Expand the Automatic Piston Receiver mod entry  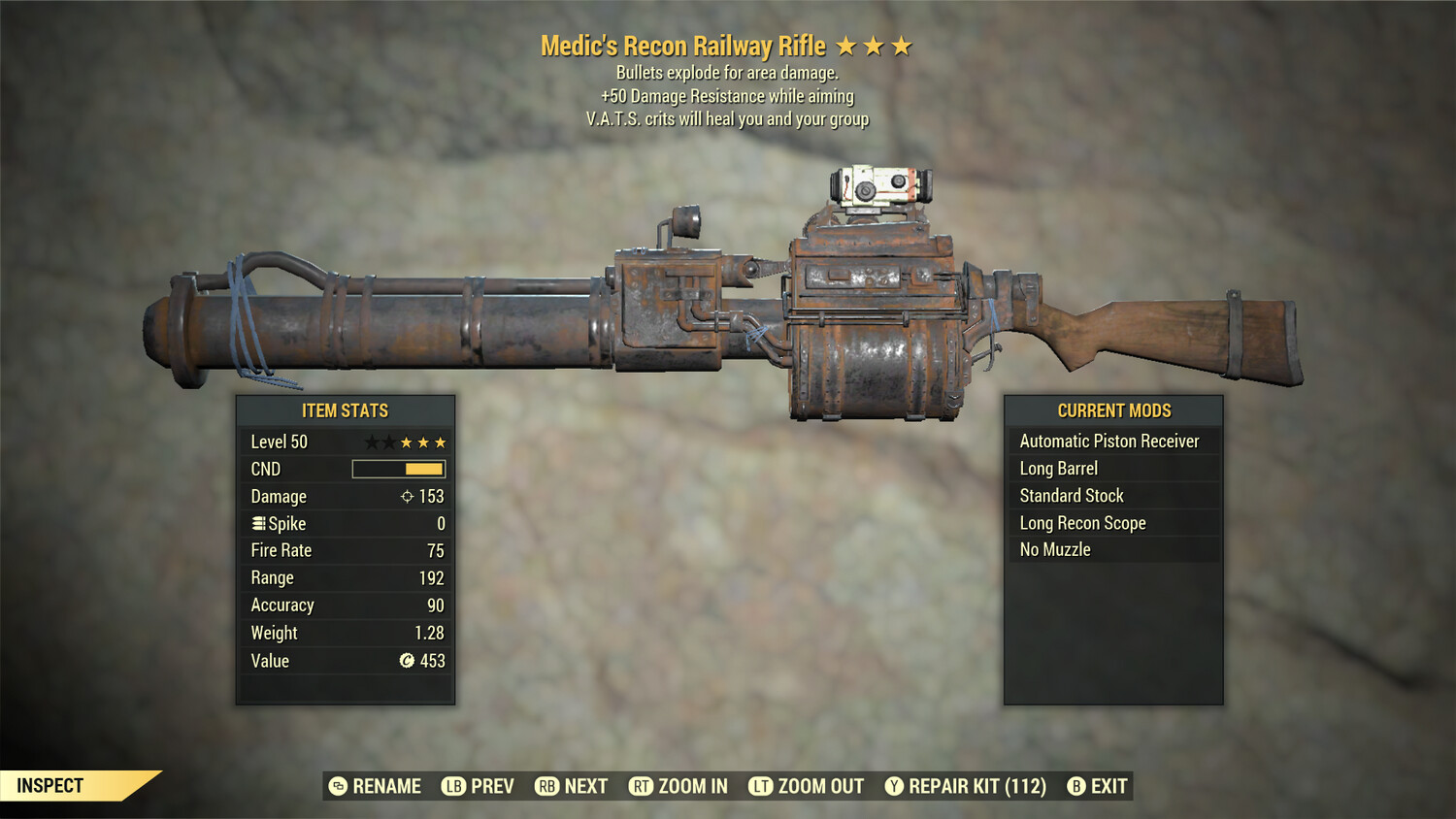(1109, 441)
